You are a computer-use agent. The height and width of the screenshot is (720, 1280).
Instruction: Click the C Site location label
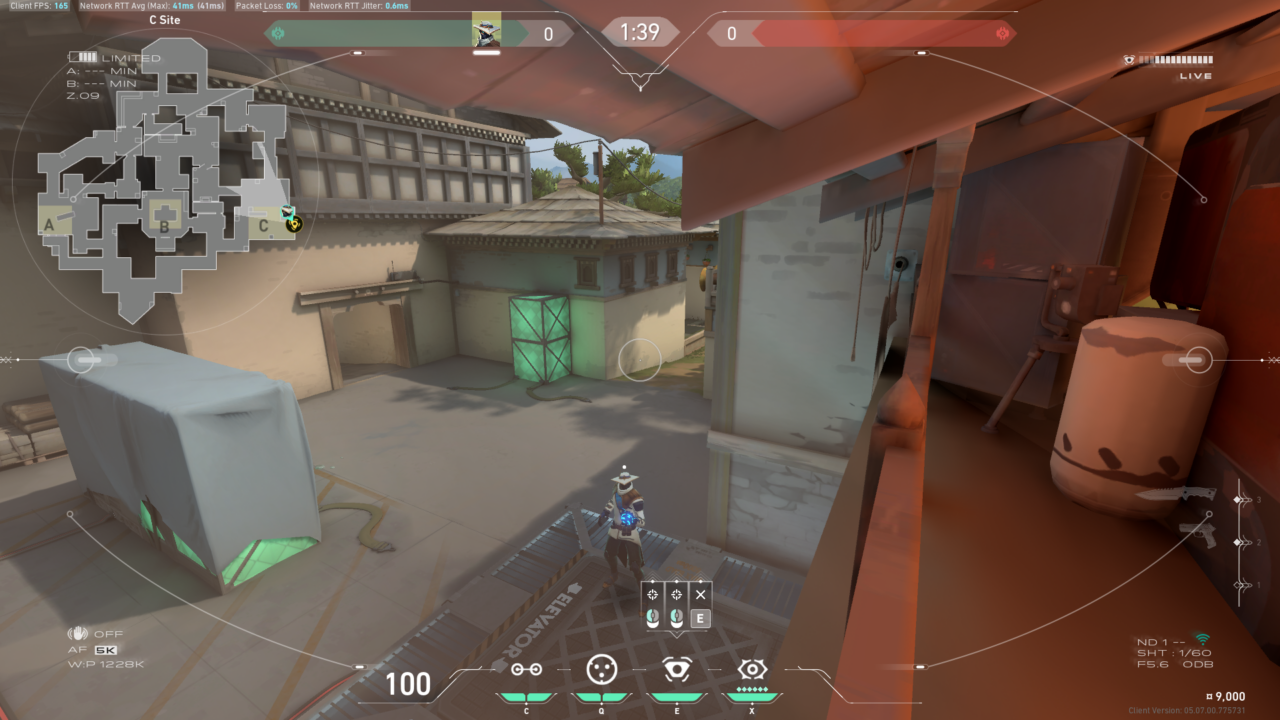(x=166, y=20)
